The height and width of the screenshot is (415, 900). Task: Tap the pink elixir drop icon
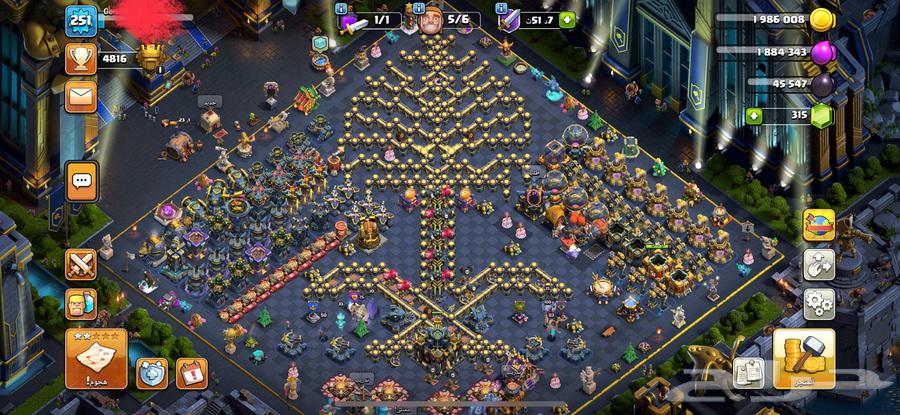[822, 52]
